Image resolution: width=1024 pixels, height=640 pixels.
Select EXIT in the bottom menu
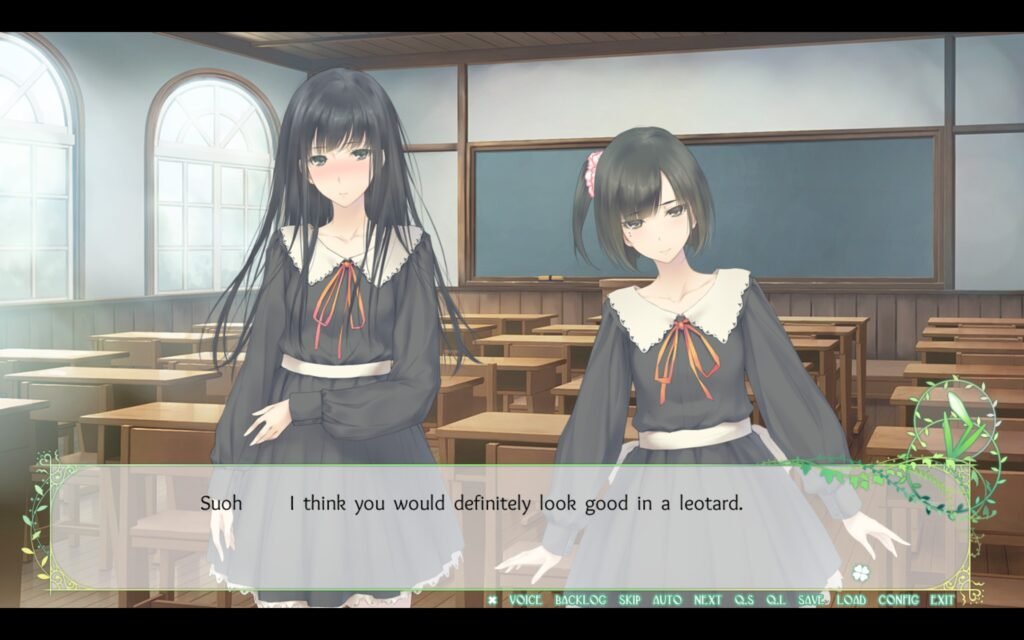click(941, 600)
